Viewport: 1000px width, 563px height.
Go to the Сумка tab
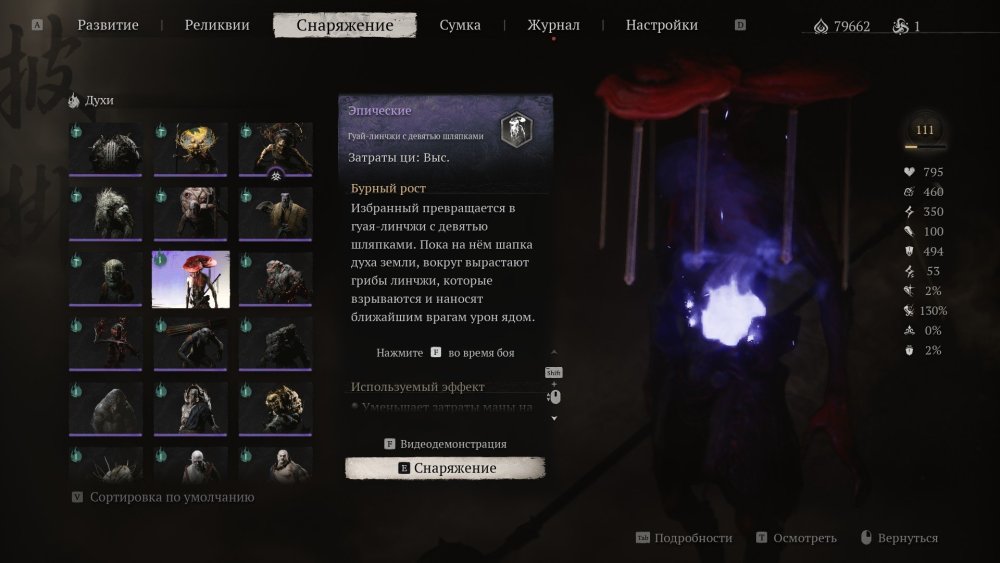[460, 25]
